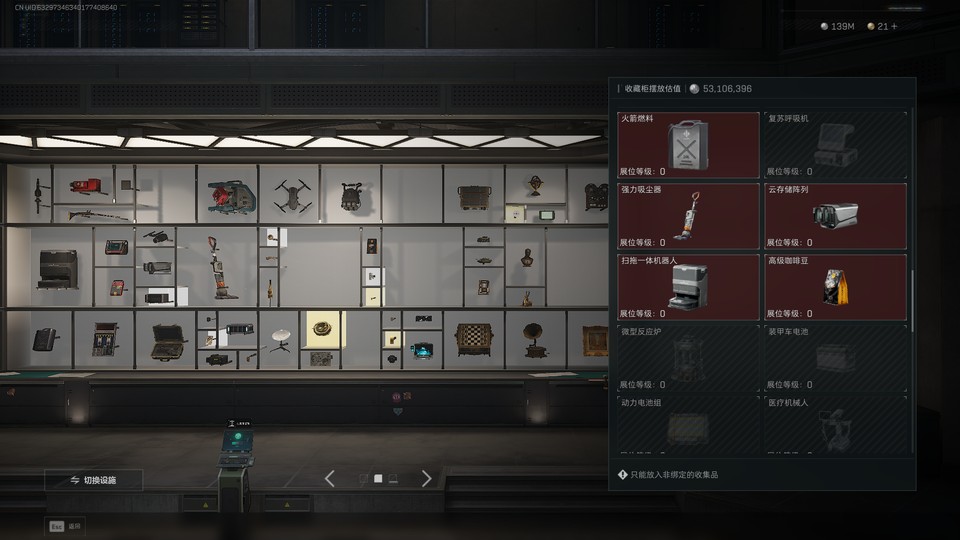Screen dimensions: 960x540
Task: Select the 云存储阵列 collectible tile
Action: [x=835, y=215]
